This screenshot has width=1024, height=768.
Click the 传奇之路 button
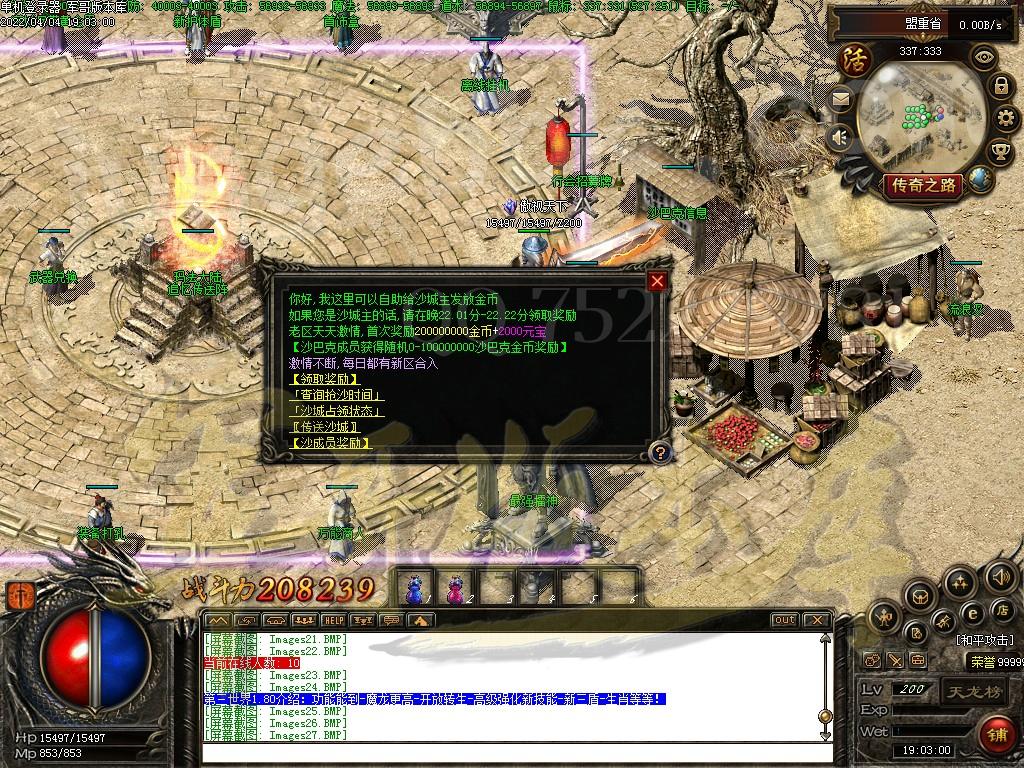pos(921,185)
